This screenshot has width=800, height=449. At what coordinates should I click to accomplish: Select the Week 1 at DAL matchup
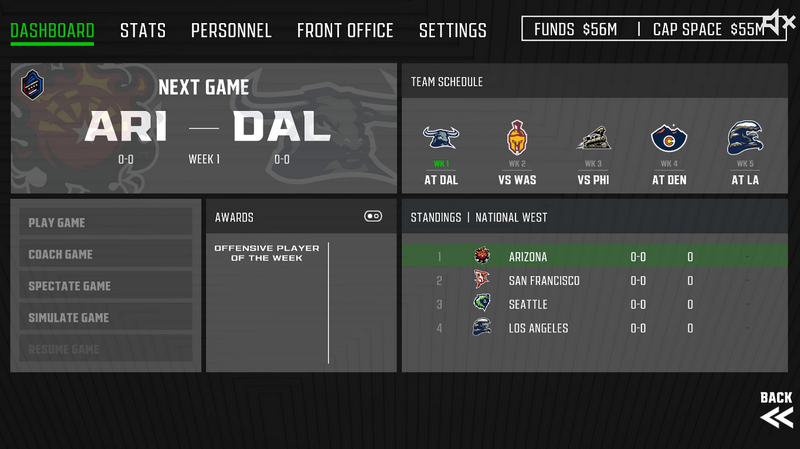tap(441, 157)
